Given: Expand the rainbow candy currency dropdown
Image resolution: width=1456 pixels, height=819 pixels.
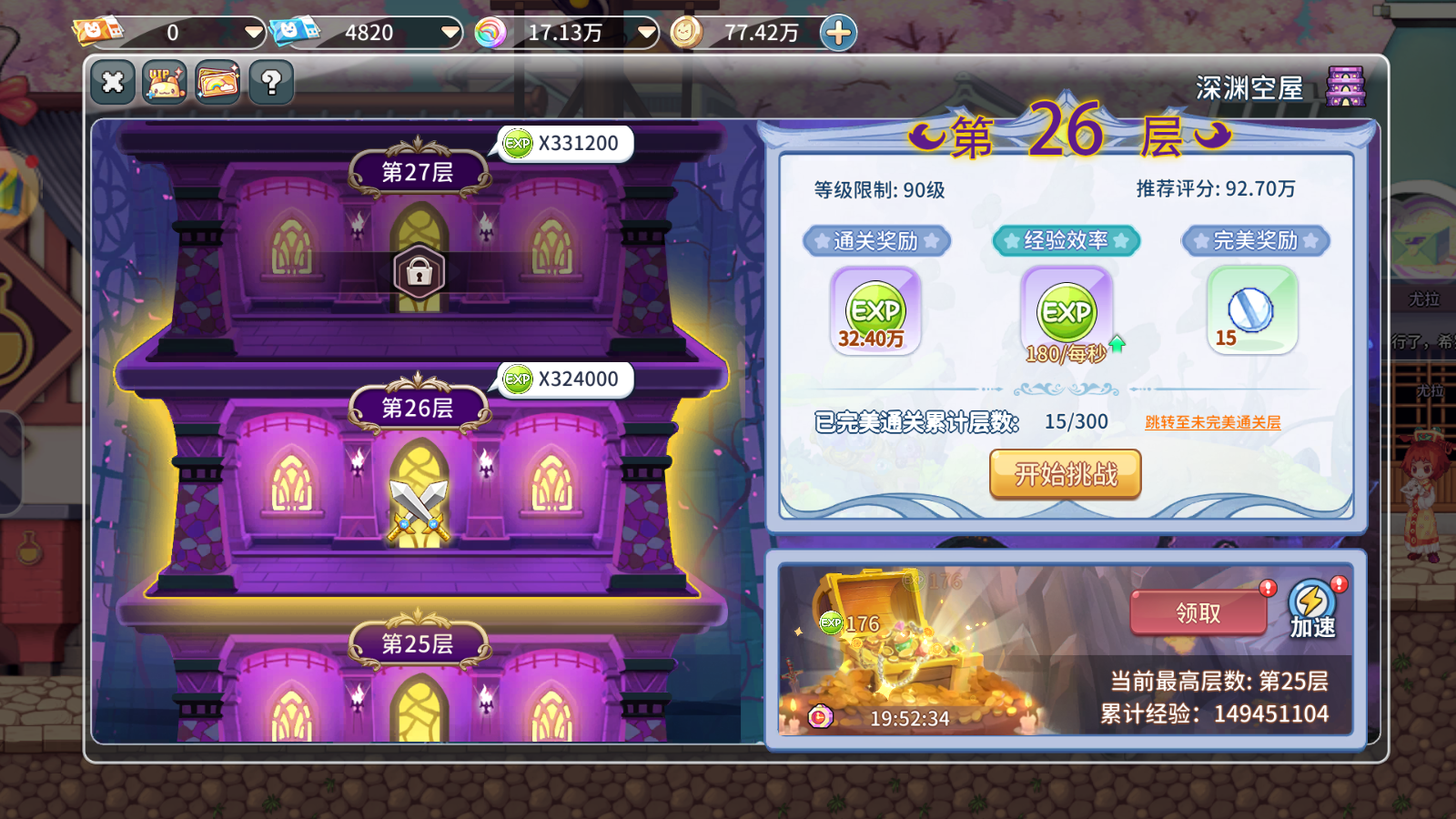Looking at the screenshot, I should (x=645, y=31).
